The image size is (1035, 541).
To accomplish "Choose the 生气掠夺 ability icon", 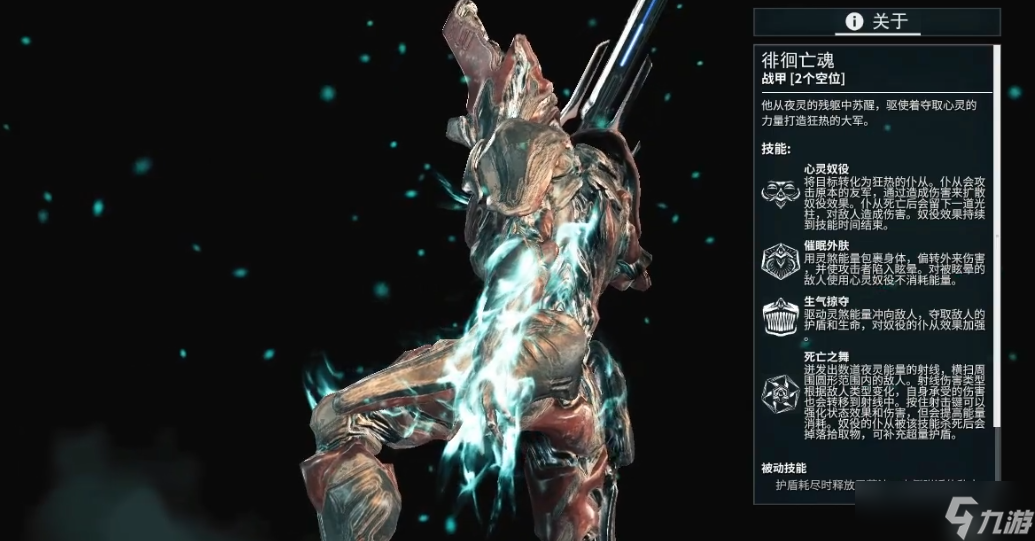I will pyautogui.click(x=780, y=317).
